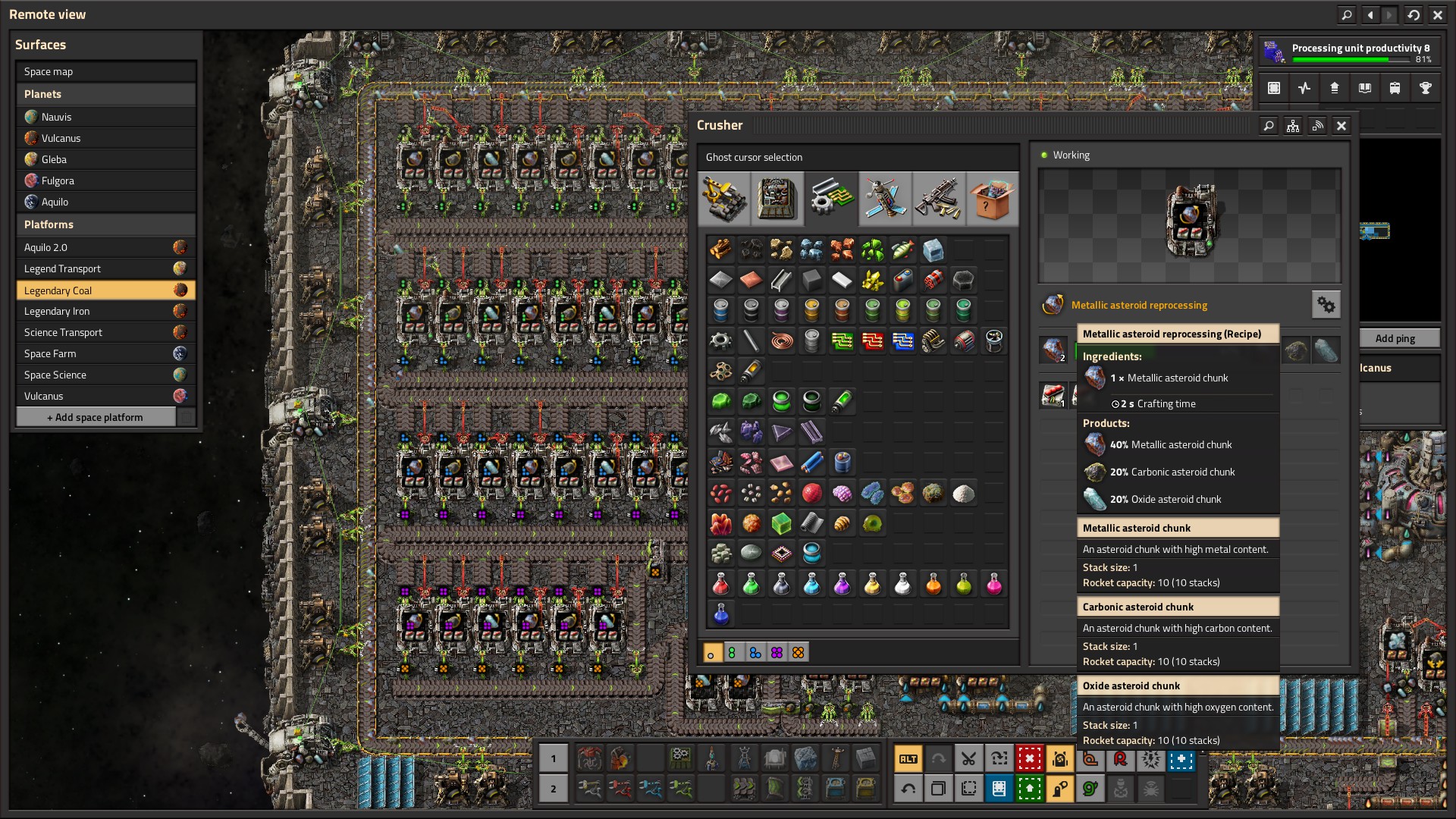Select the Logistics item group tab
The image size is (1456, 819).
click(724, 199)
